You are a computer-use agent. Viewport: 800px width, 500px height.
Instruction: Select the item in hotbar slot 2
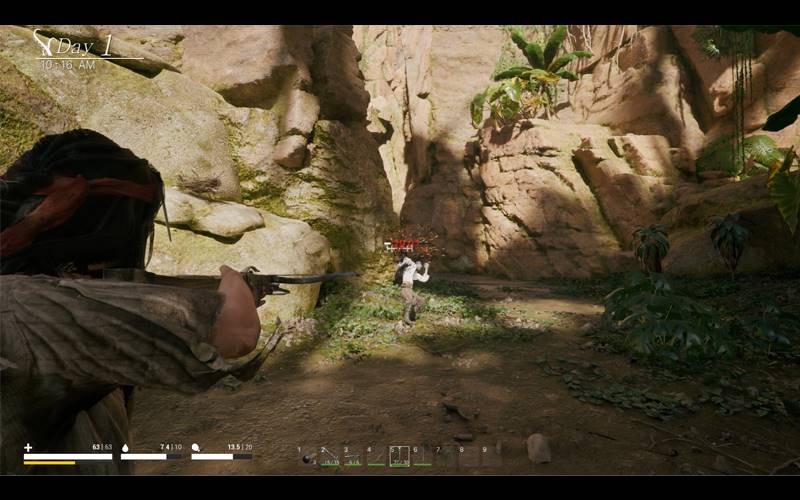point(330,457)
